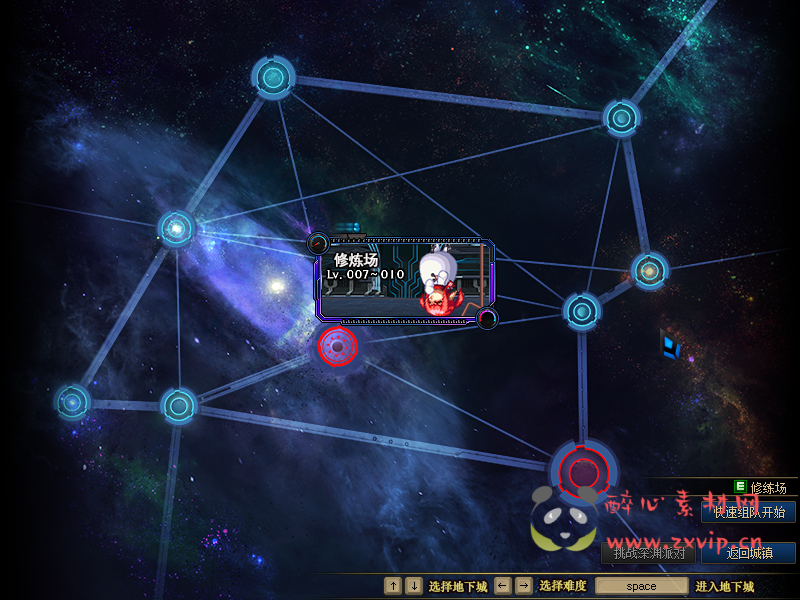Return to town with 返回城镇
The image size is (800, 600).
pyautogui.click(x=749, y=553)
